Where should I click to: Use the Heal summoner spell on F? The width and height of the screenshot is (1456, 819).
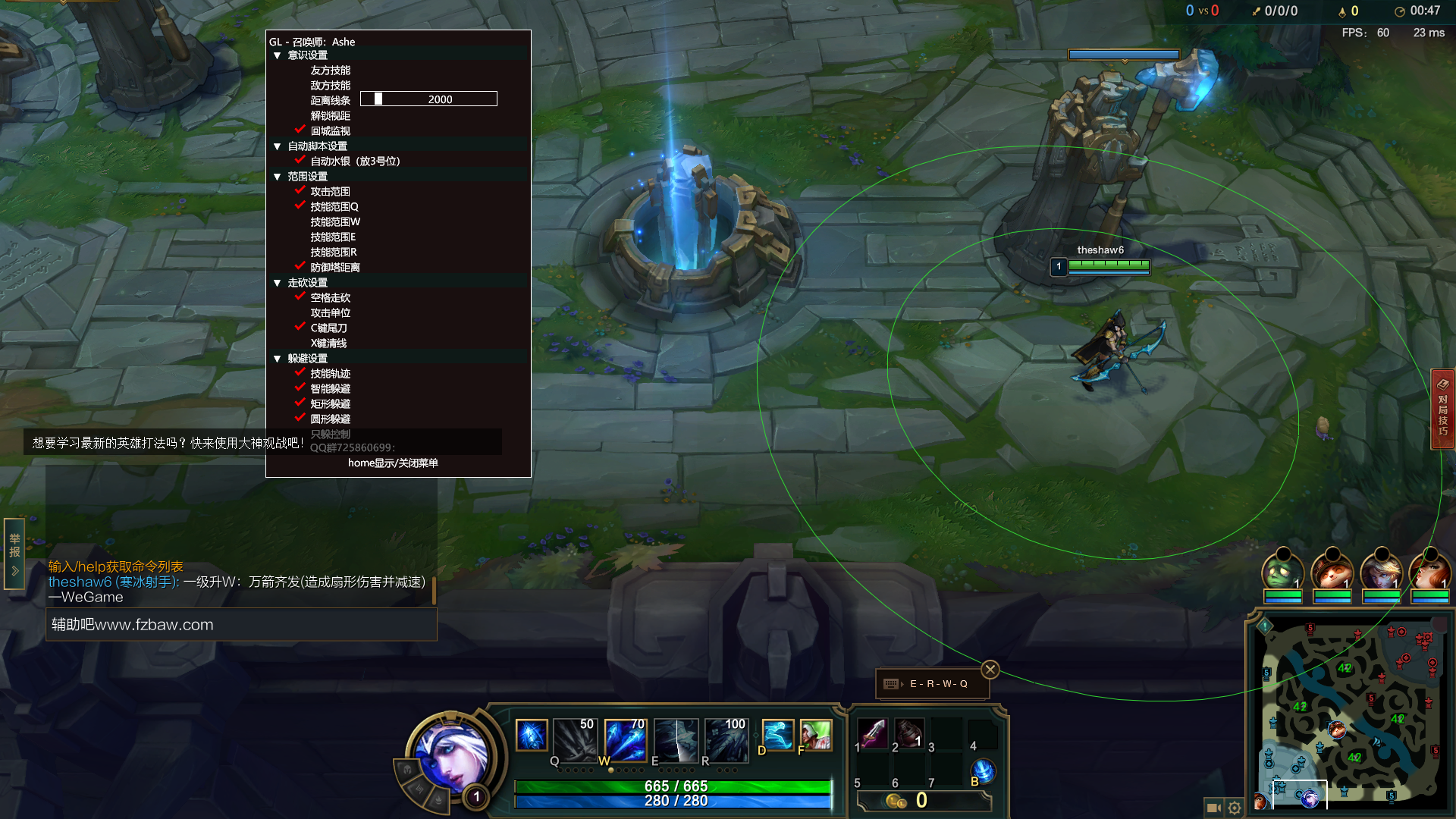pos(815,736)
